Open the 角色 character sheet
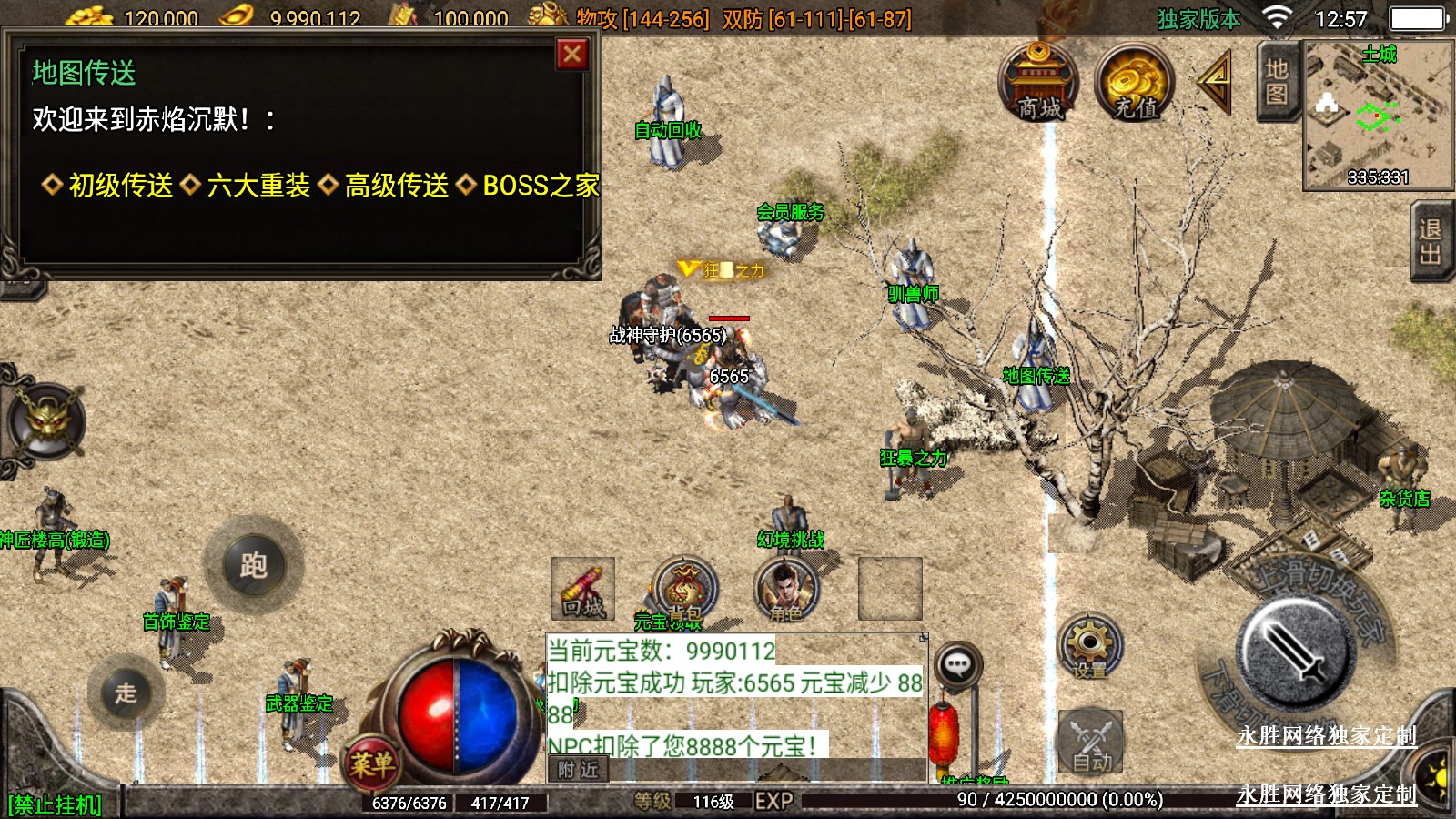This screenshot has height=819, width=1456. coord(786,590)
